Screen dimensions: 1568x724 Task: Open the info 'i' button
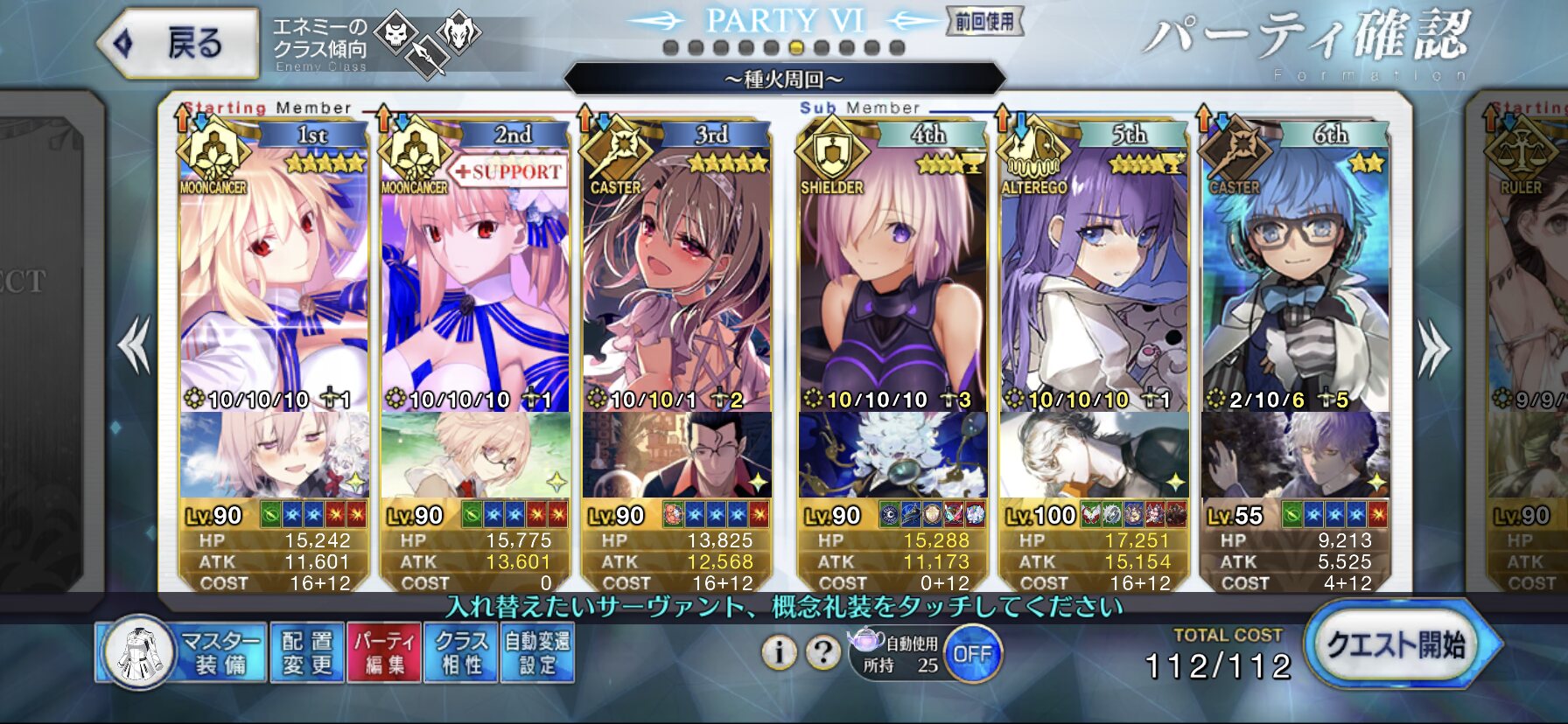pyautogui.click(x=779, y=652)
